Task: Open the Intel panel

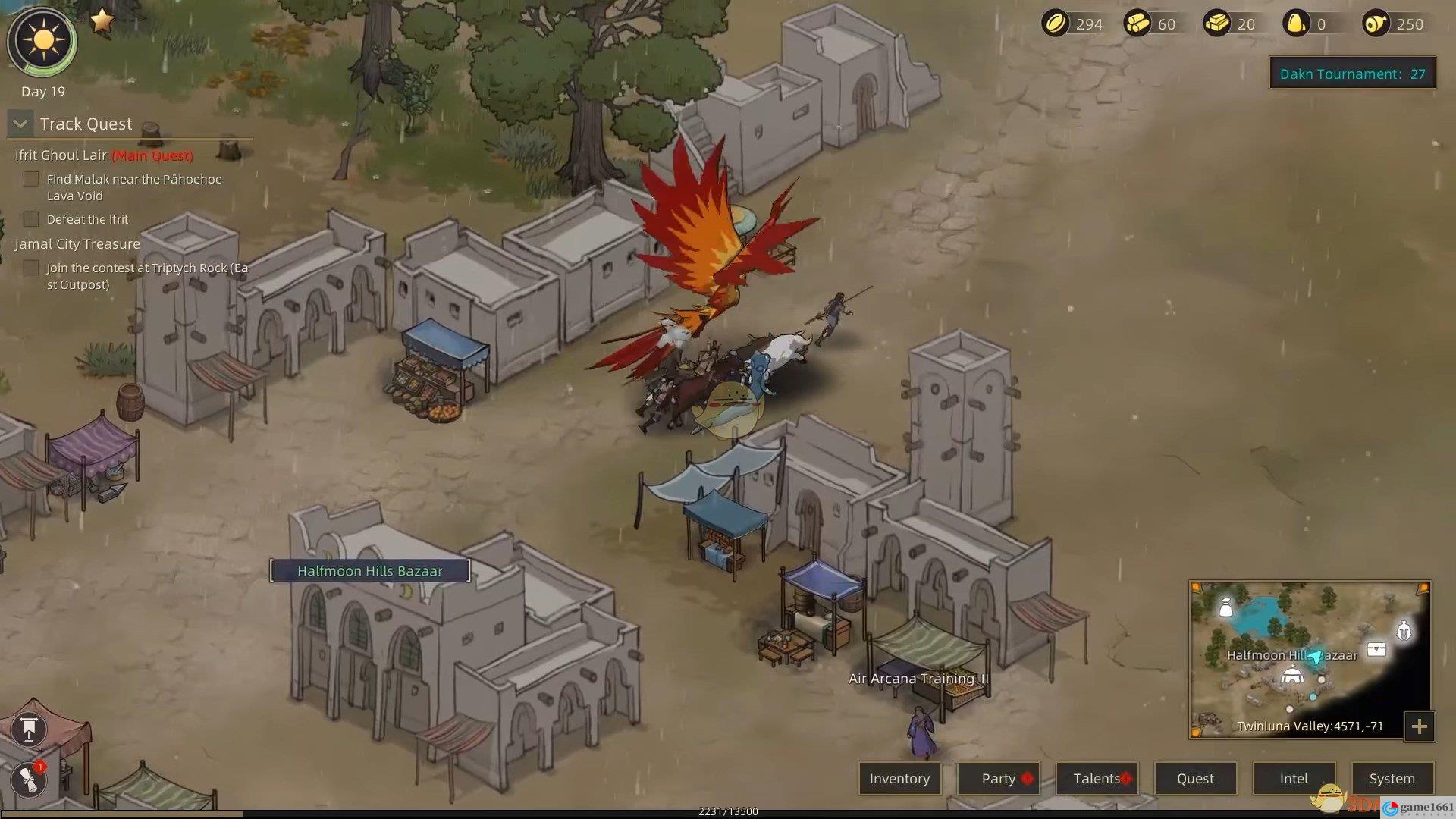Action: tap(1294, 778)
